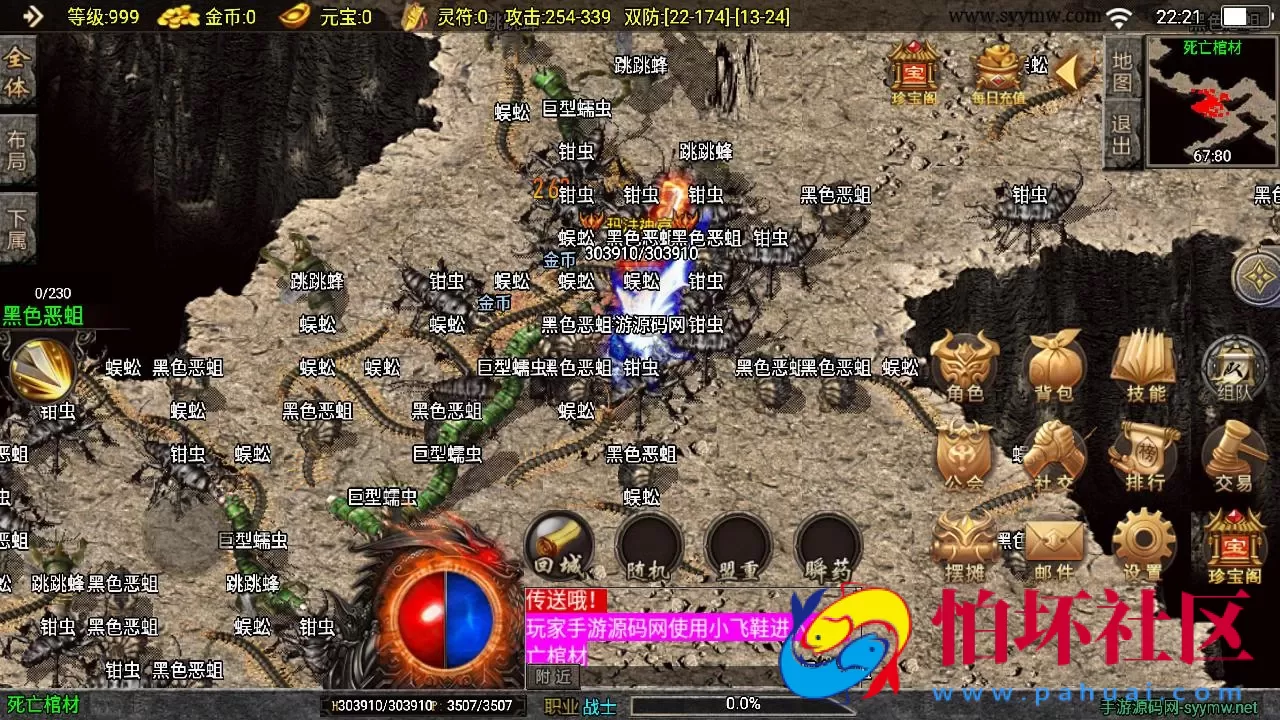Use the 回城 return-to-town scroll
This screenshot has width=1280, height=720.
coord(558,545)
